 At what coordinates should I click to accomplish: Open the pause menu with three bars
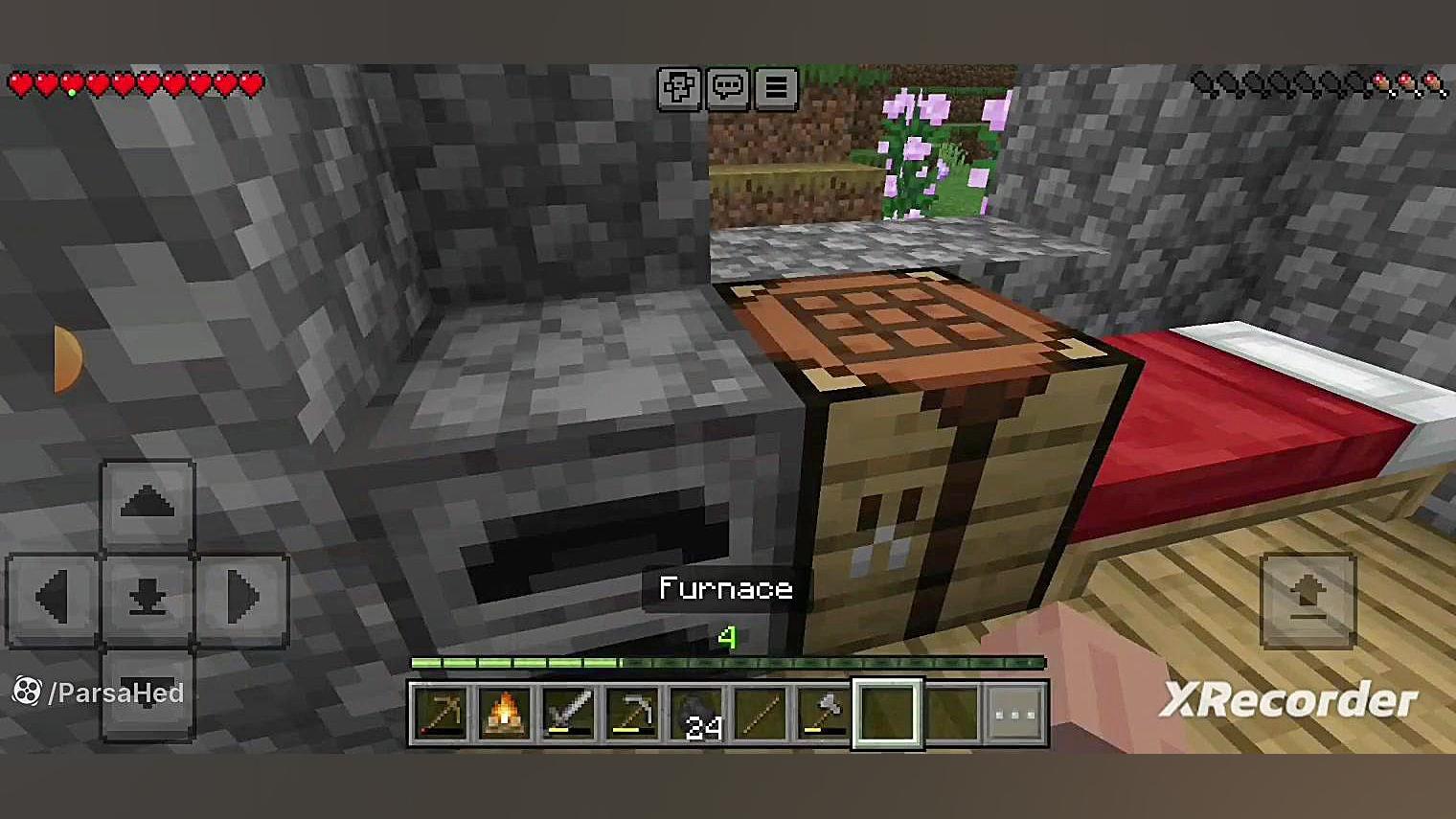click(776, 88)
